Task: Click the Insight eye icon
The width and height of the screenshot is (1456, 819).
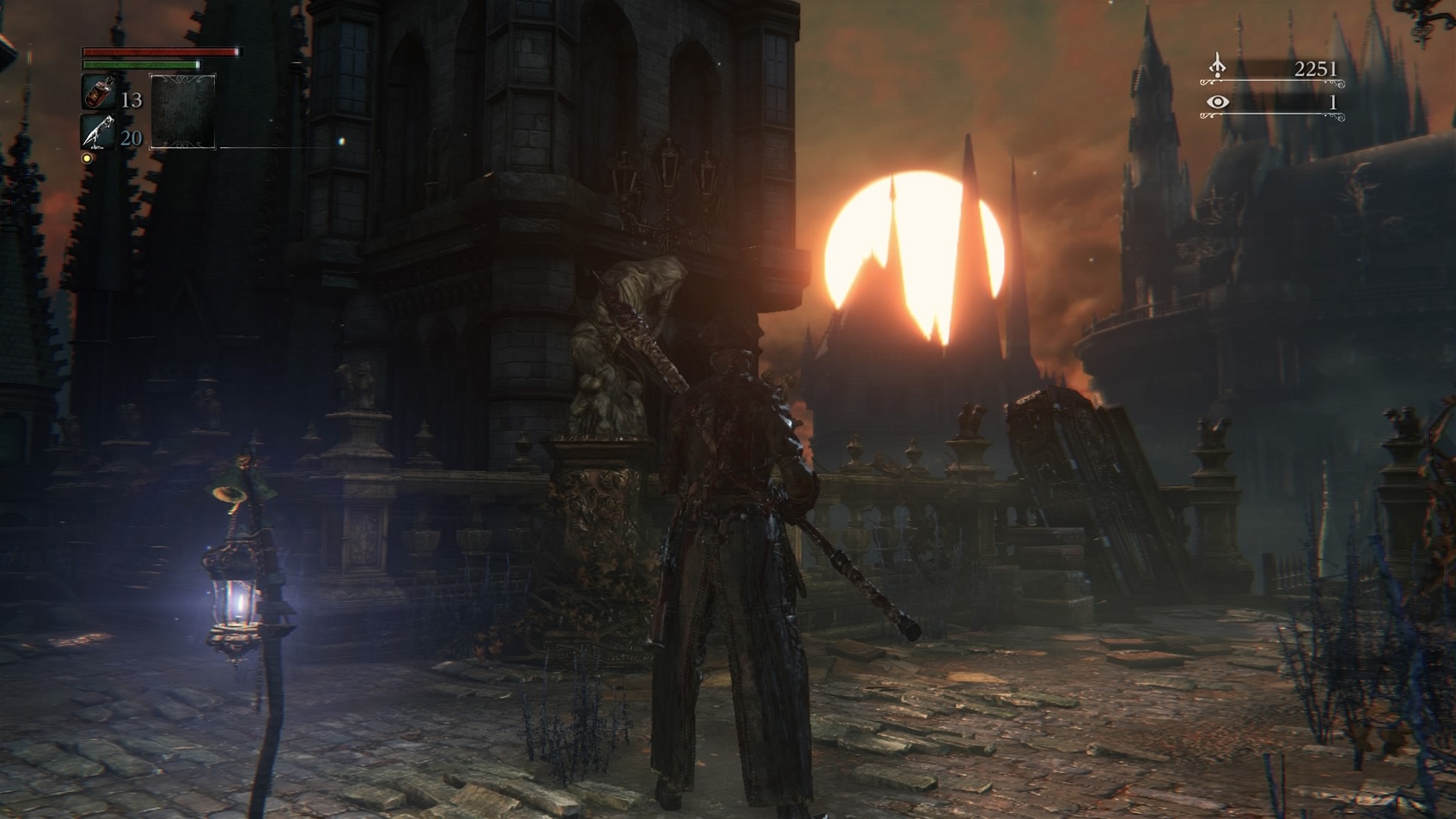Action: pyautogui.click(x=1218, y=102)
